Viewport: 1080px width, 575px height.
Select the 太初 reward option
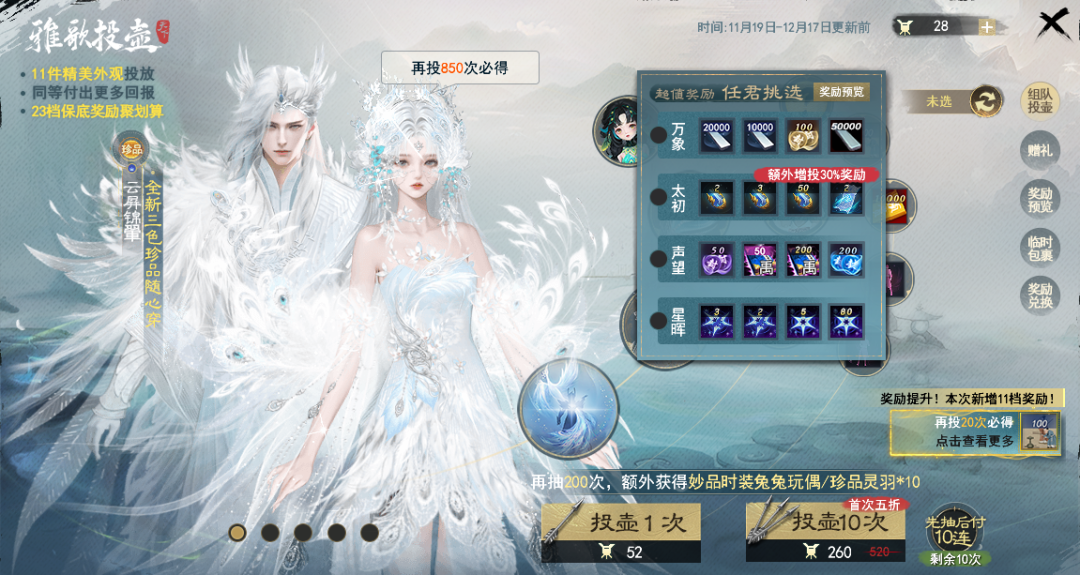[659, 197]
